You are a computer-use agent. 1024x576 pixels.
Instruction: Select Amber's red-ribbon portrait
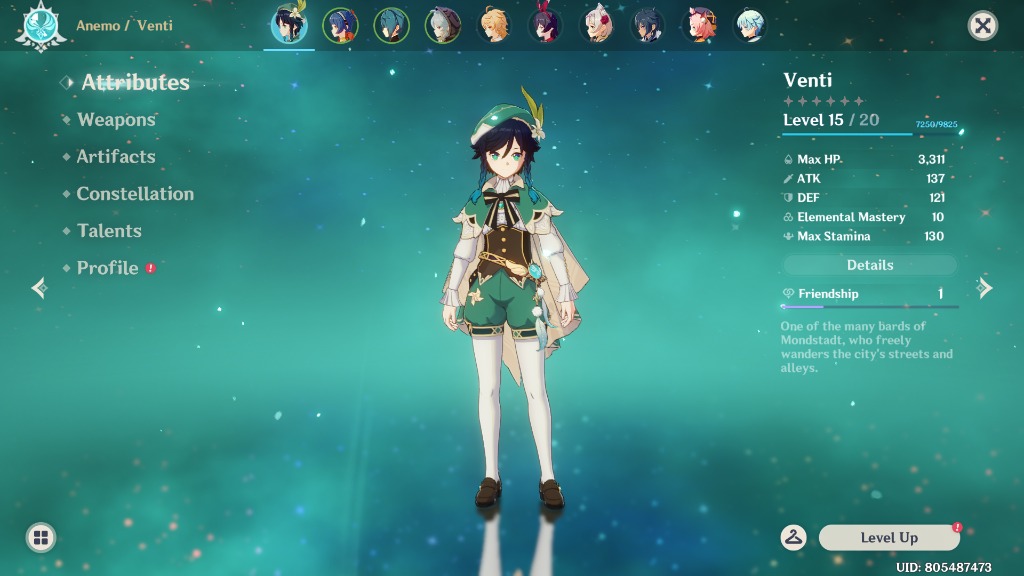tap(545, 25)
